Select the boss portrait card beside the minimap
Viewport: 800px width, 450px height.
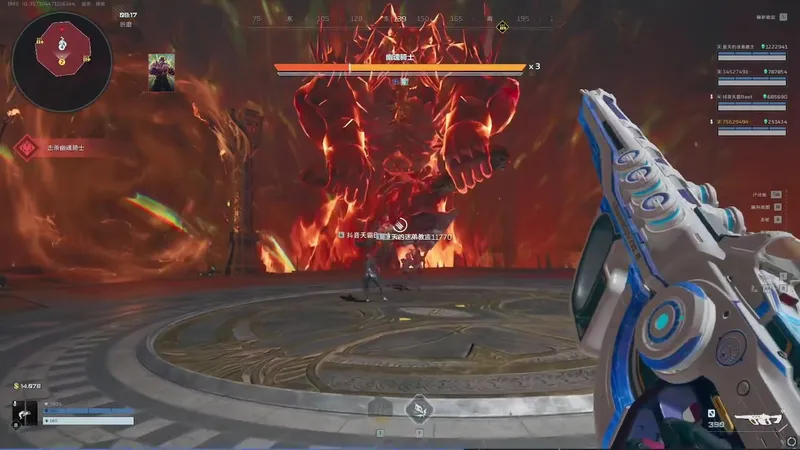162,72
